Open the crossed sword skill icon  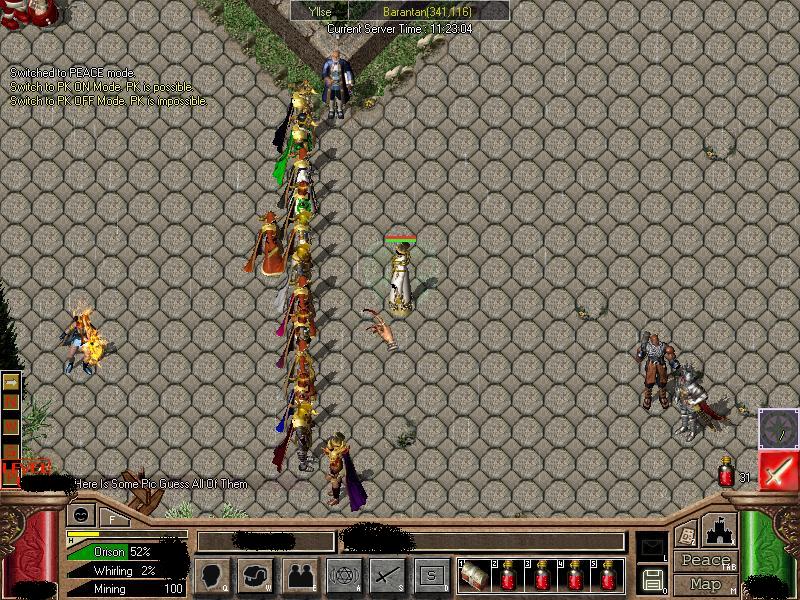[x=388, y=575]
